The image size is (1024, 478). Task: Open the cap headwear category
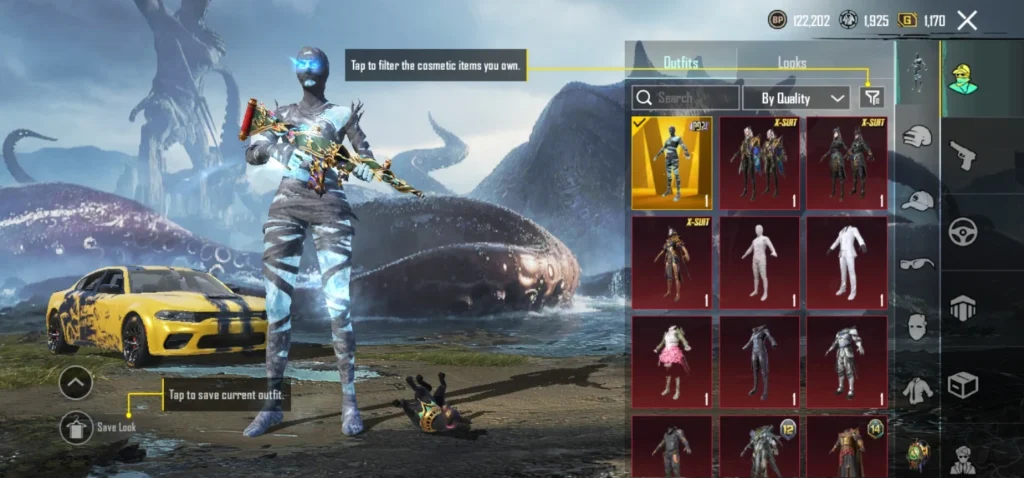click(917, 200)
